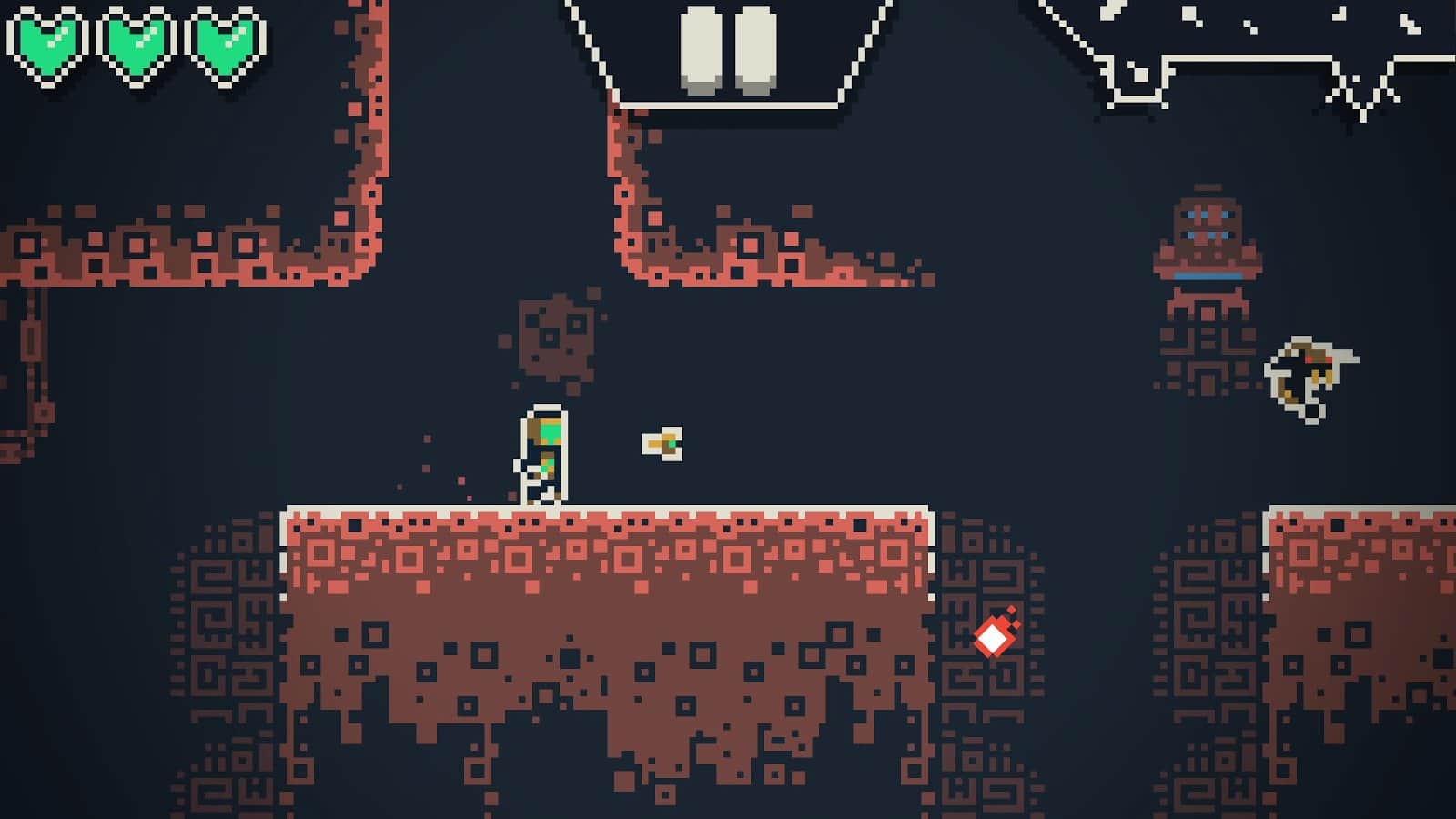Select the player character sprite
Image resolution: width=1456 pixels, height=819 pixels.
pyautogui.click(x=543, y=455)
